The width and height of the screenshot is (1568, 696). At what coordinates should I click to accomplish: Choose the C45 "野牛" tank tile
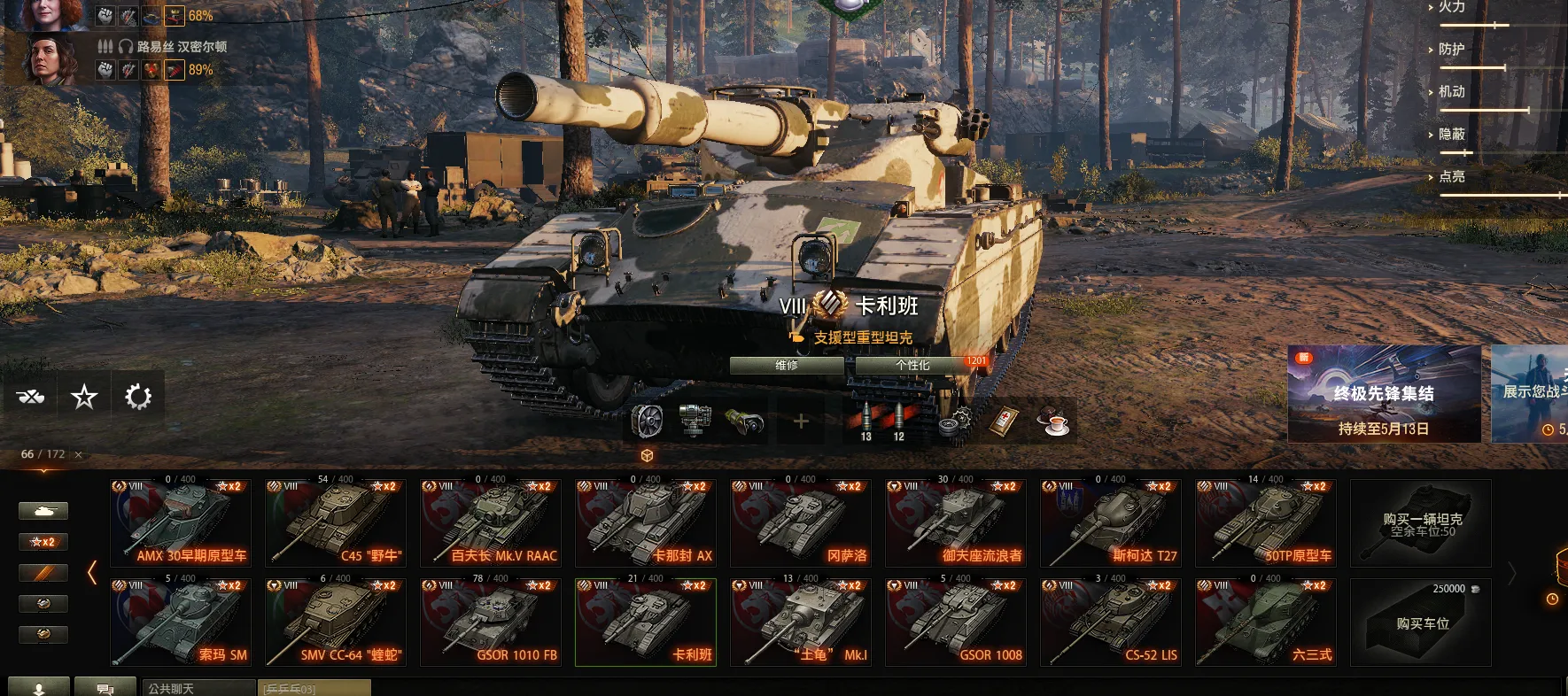[x=336, y=523]
